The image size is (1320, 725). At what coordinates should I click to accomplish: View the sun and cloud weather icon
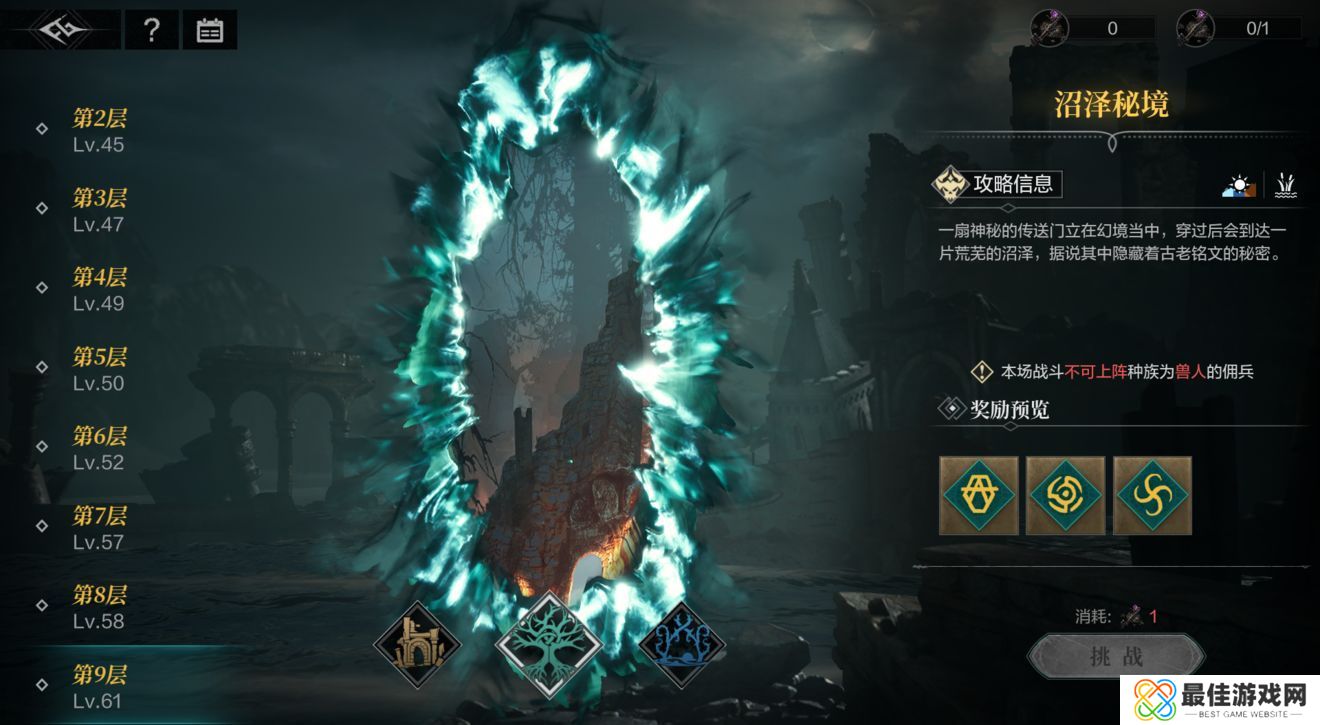(1239, 185)
